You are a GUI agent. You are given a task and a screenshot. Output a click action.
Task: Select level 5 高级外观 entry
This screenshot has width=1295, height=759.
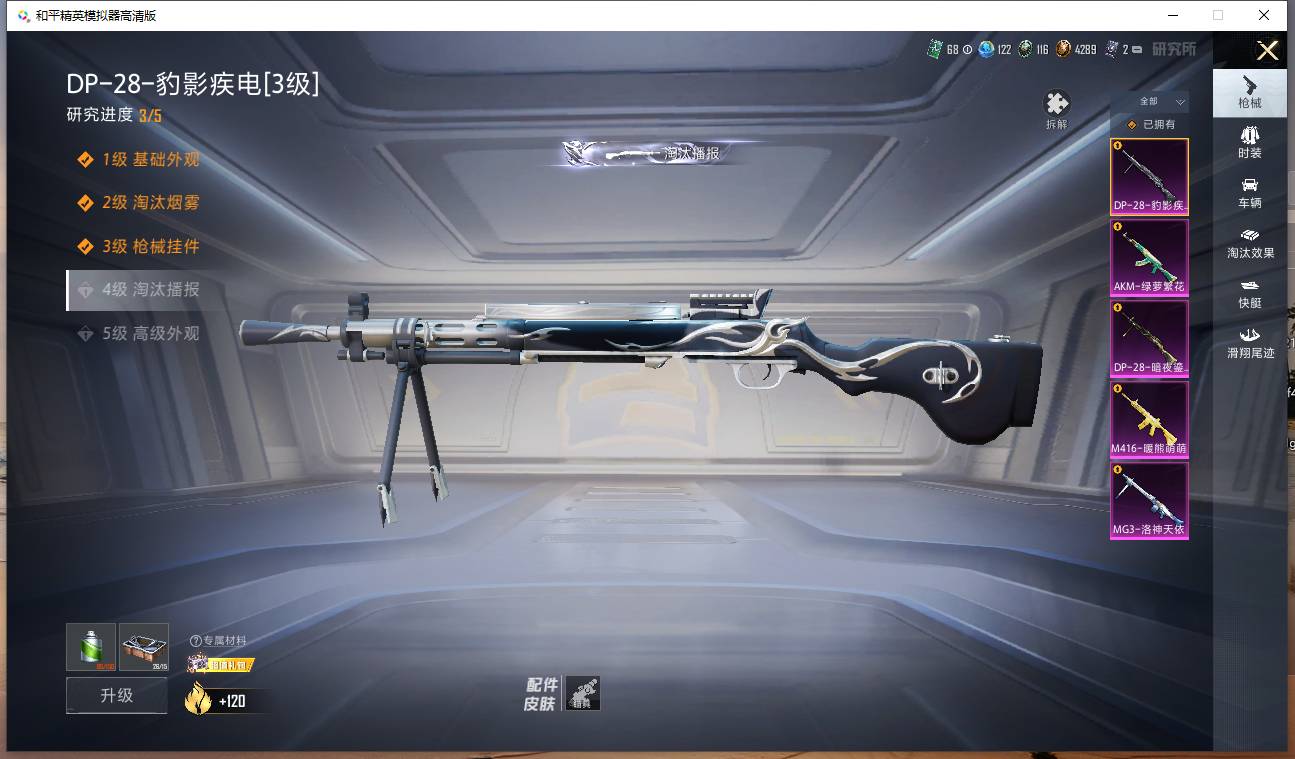pyautogui.click(x=150, y=334)
